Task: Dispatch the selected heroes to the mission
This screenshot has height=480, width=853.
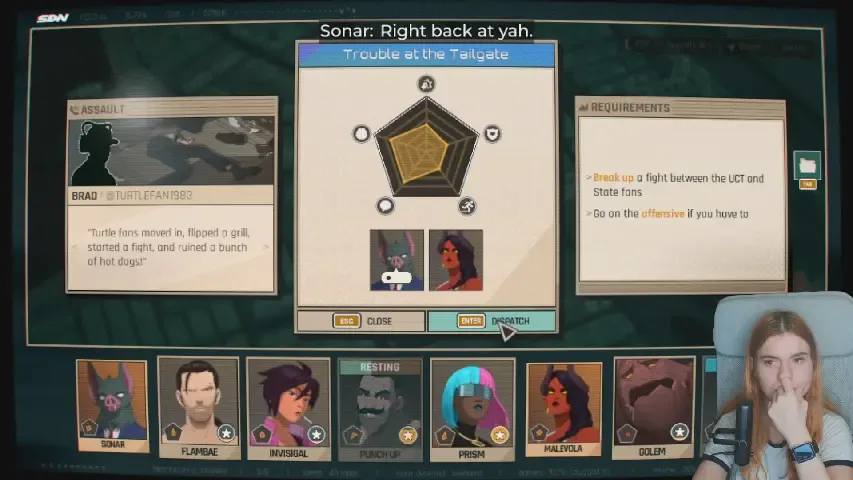Action: click(491, 321)
